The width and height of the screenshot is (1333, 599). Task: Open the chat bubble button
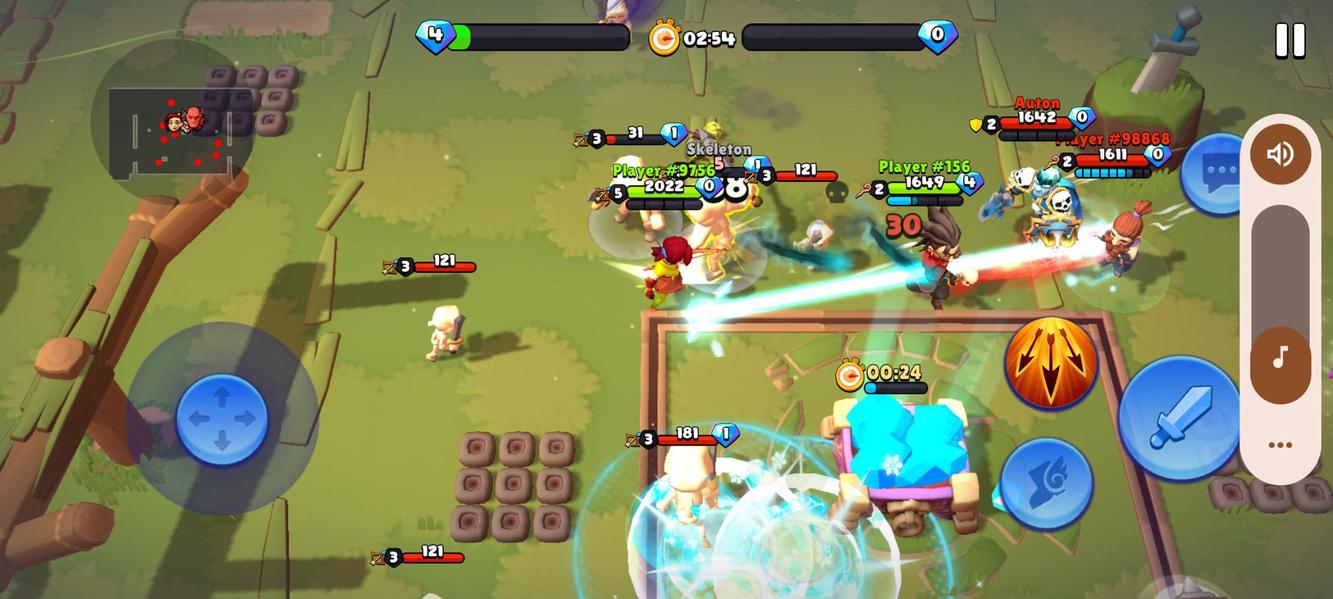click(x=1215, y=174)
